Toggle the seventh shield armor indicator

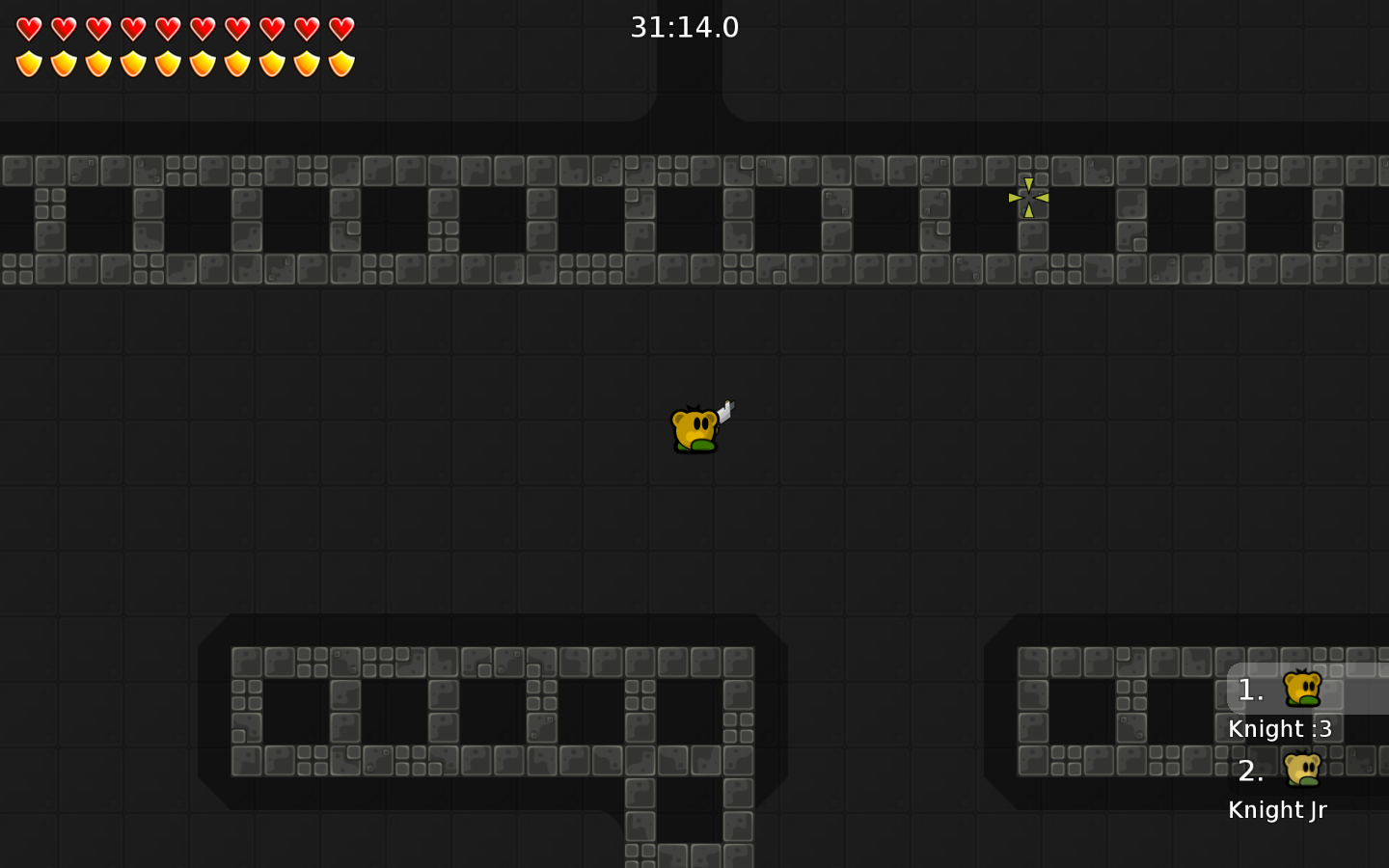(x=237, y=64)
